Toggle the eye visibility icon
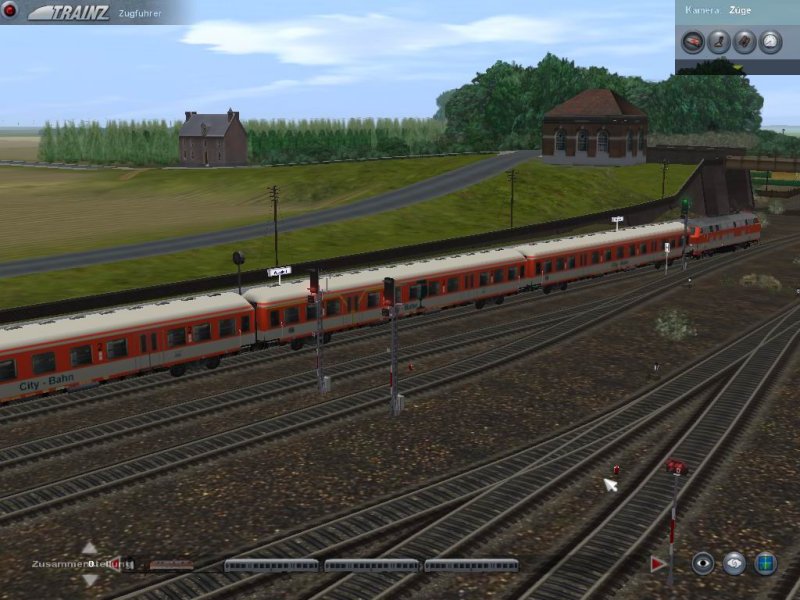Viewport: 800px width, 600px height. [x=703, y=564]
